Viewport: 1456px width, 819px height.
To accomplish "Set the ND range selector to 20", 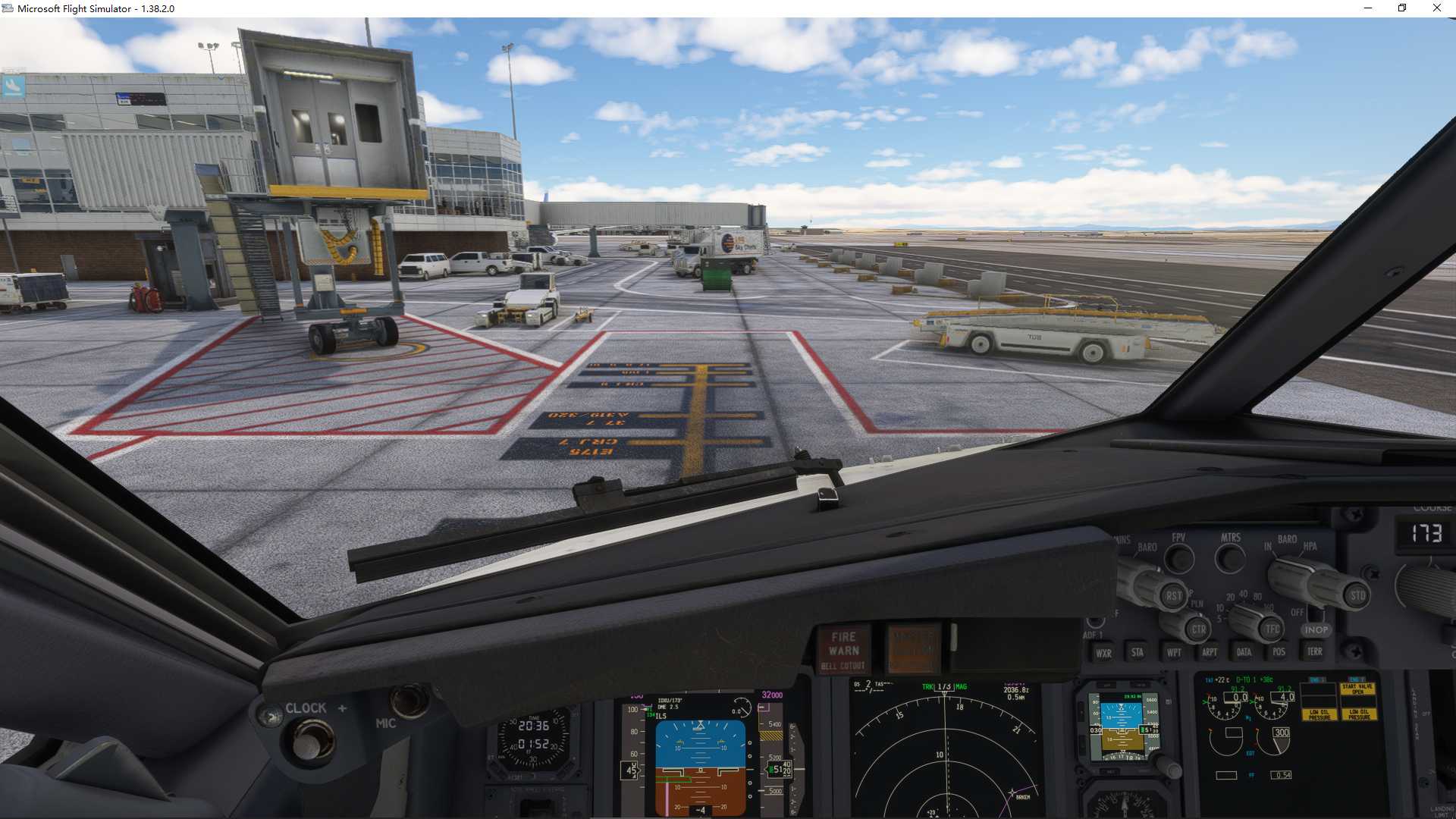I will [x=1230, y=597].
